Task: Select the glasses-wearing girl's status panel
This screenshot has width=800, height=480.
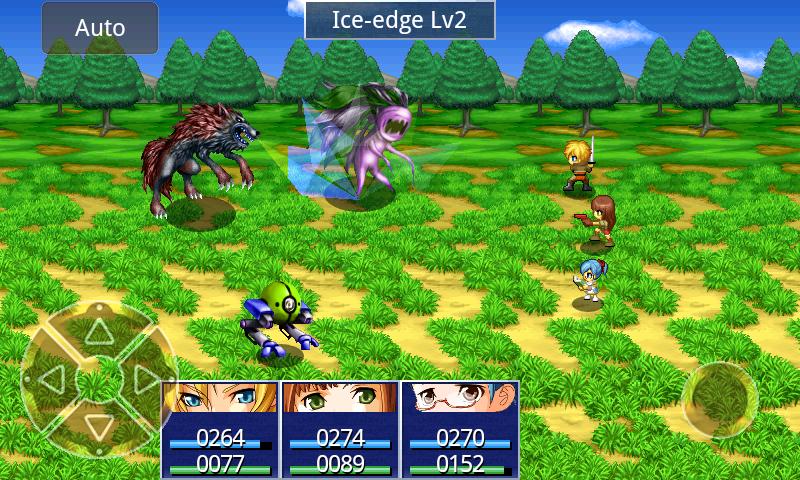Action: (460, 429)
